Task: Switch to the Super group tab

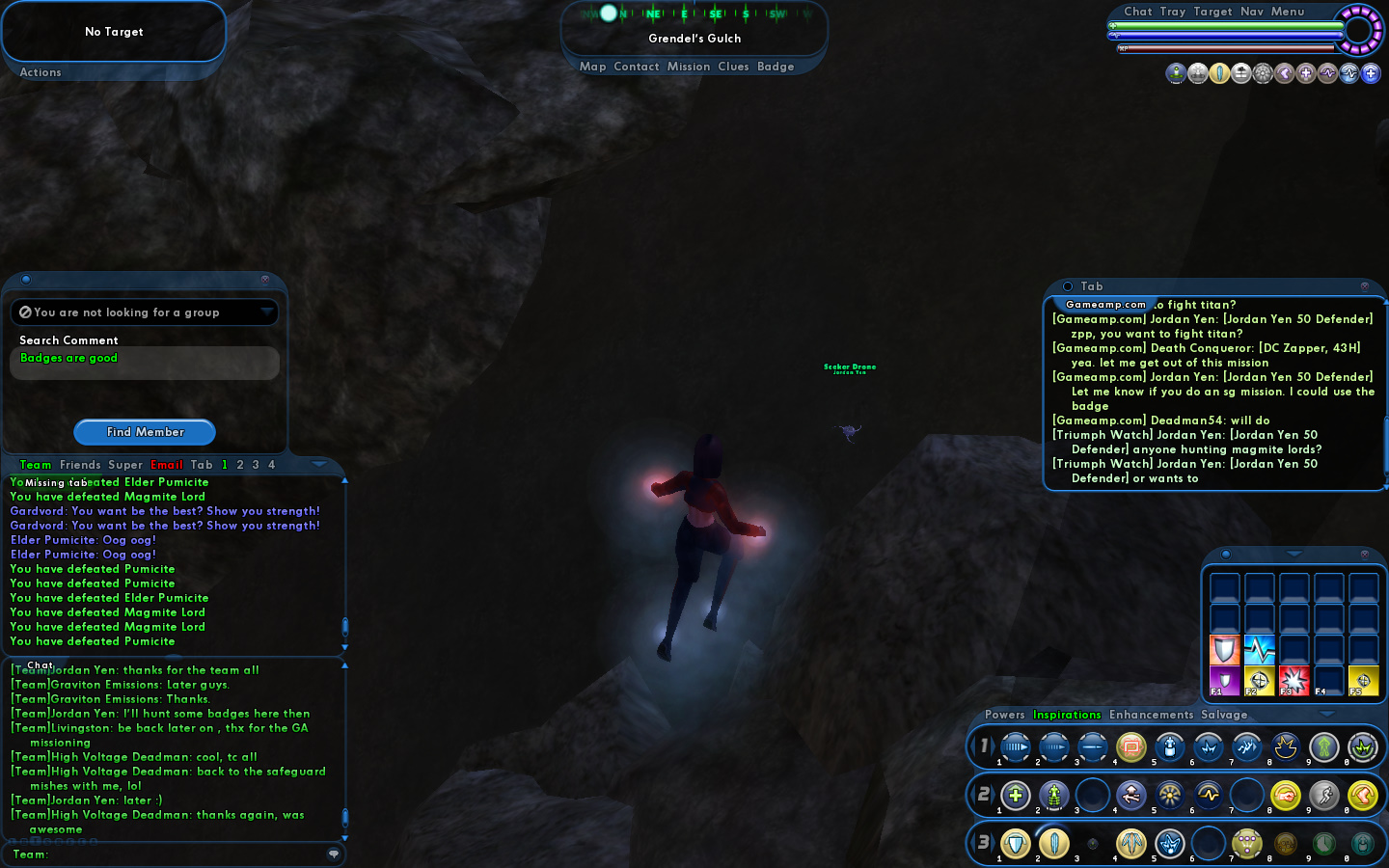Action: 125,465
